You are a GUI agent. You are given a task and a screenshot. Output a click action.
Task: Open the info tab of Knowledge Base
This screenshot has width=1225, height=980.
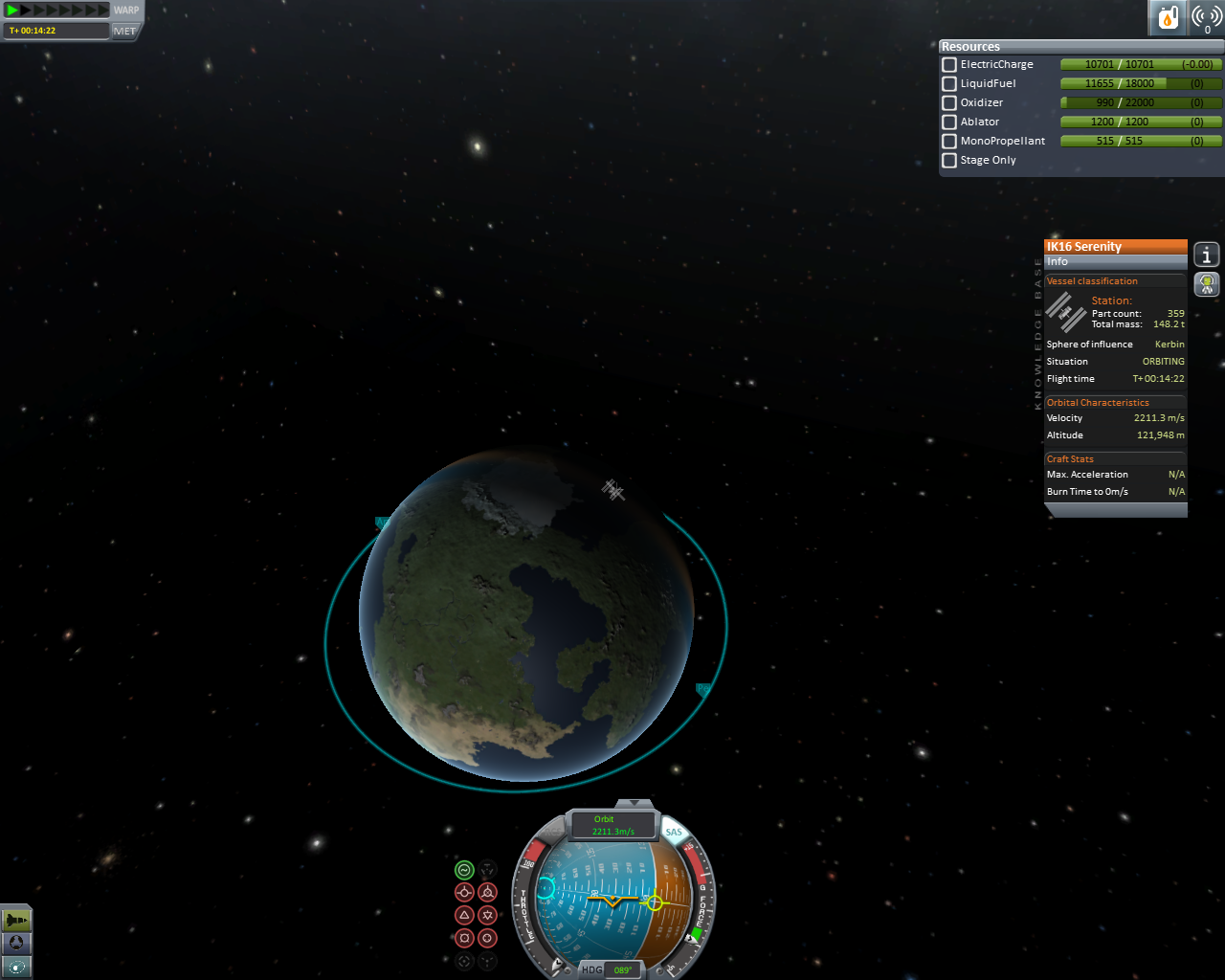(1207, 255)
